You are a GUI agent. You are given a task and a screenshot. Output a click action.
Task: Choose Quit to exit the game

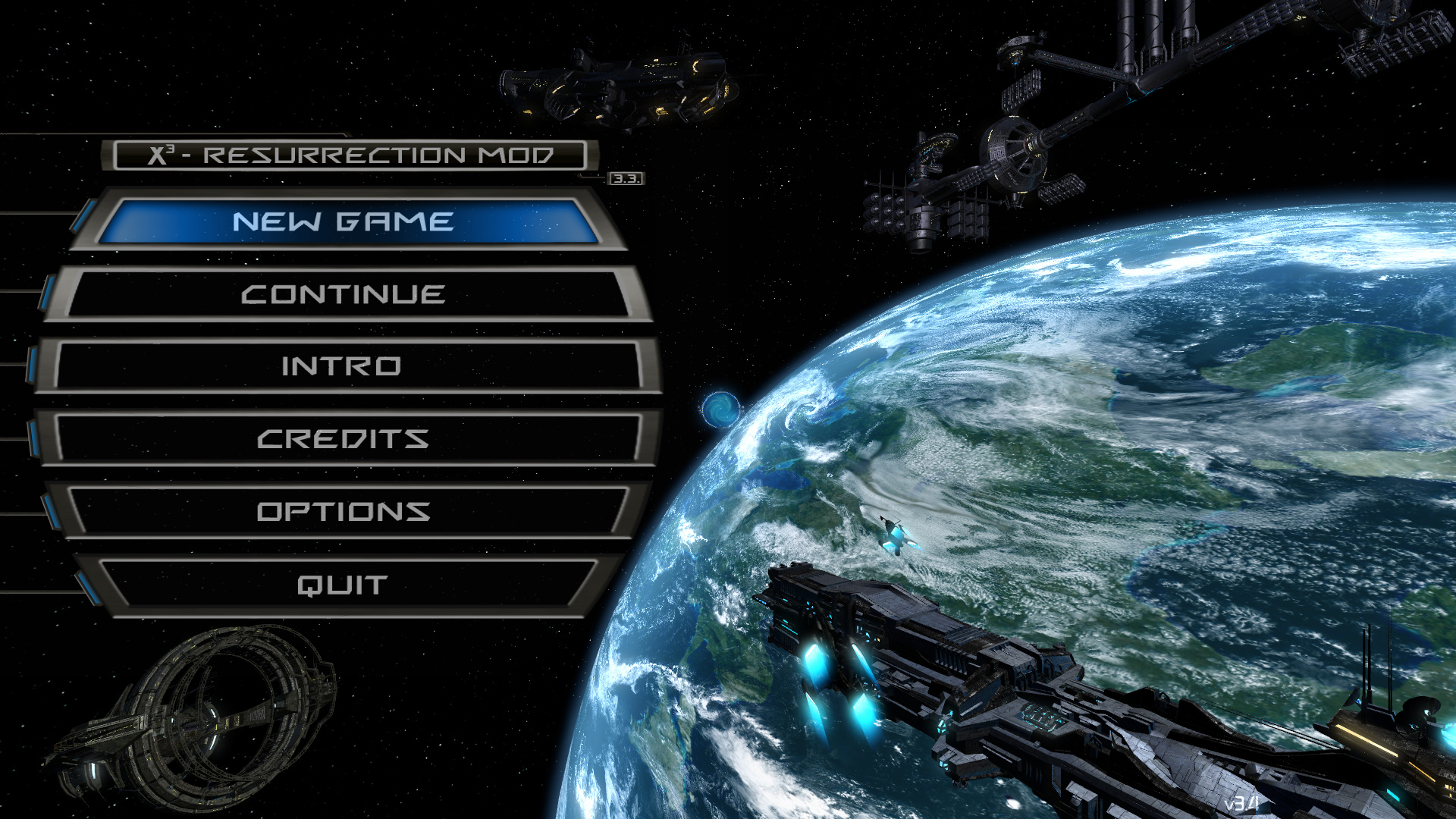point(343,585)
